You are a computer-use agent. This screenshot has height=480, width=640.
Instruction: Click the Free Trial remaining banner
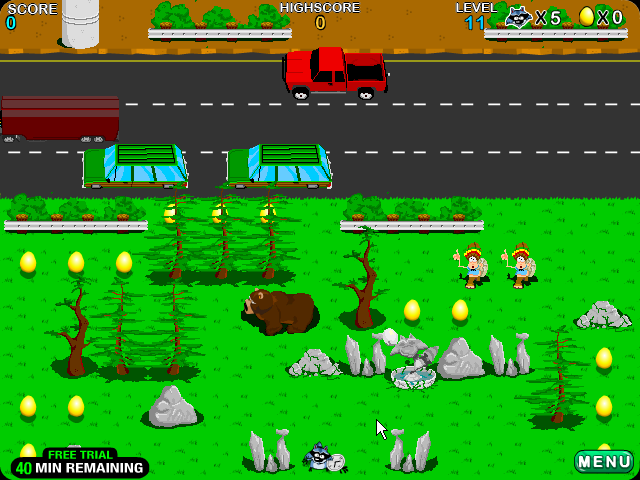point(80,464)
